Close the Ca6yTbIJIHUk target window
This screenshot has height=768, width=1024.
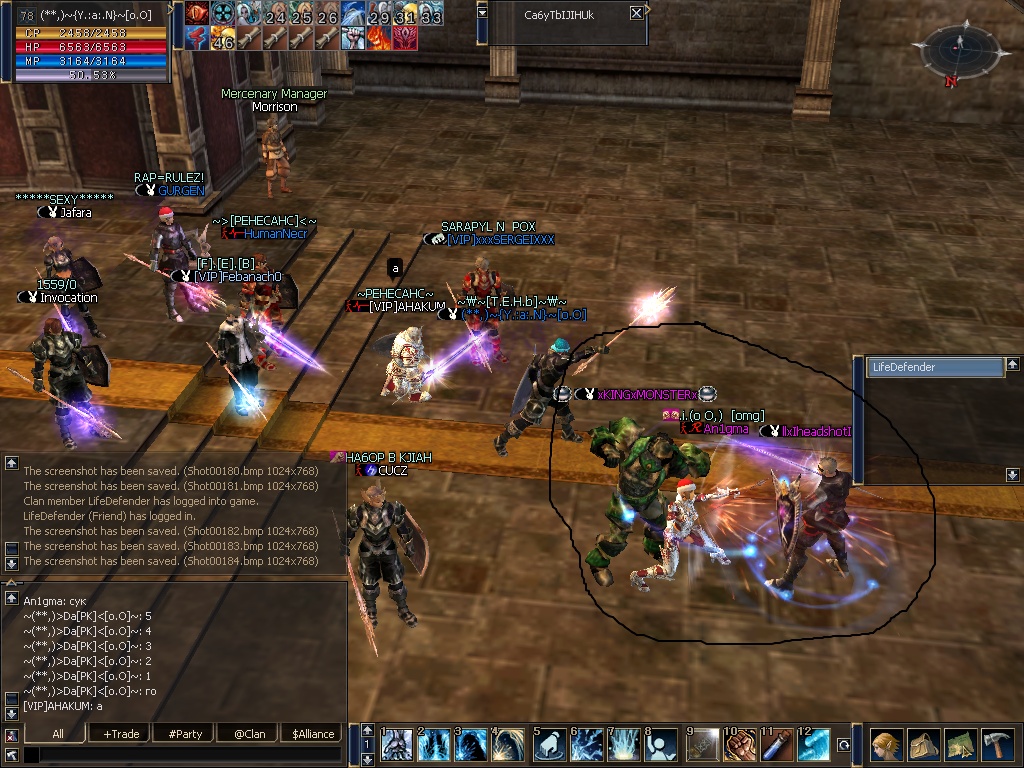[637, 14]
